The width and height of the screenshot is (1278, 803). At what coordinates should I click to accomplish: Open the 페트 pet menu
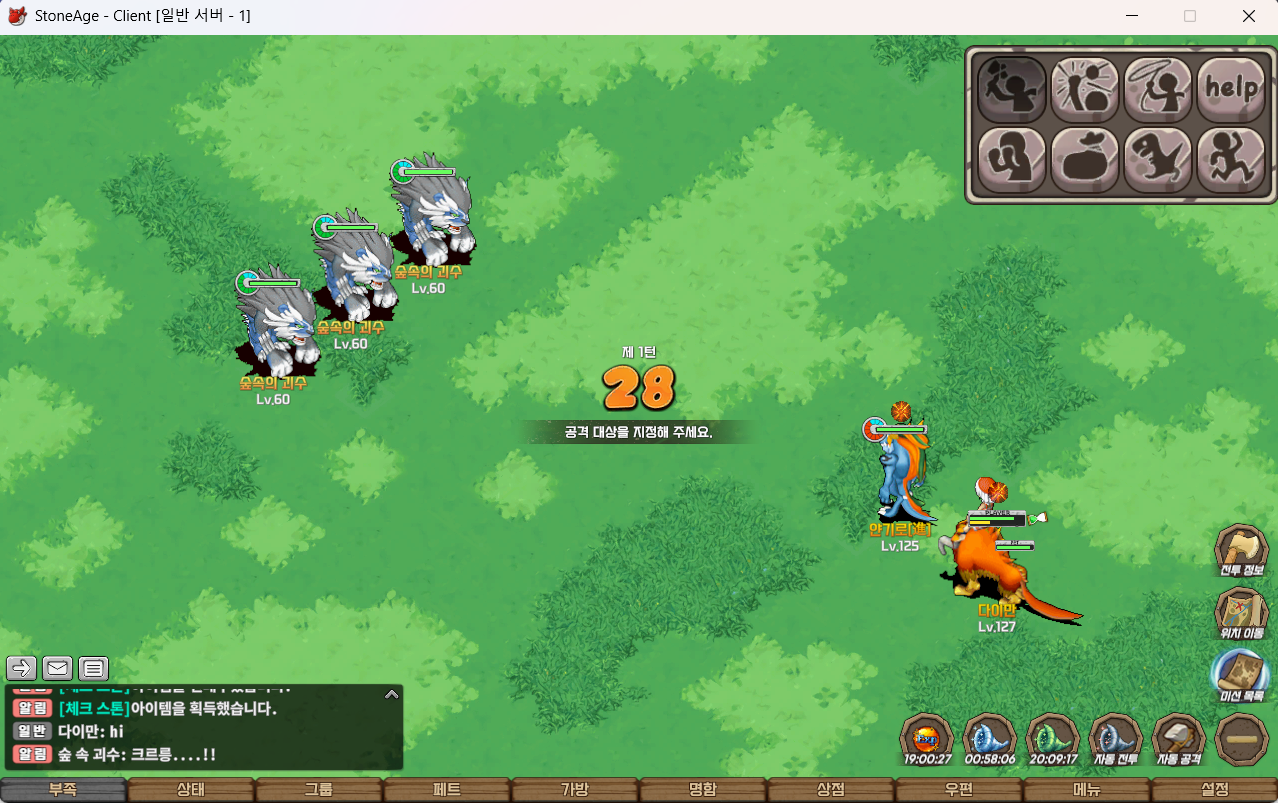[x=447, y=790]
